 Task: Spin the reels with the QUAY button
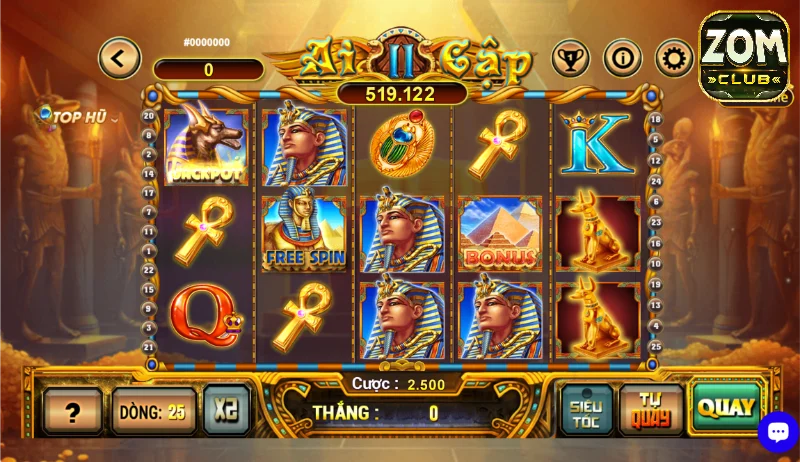pos(726,408)
